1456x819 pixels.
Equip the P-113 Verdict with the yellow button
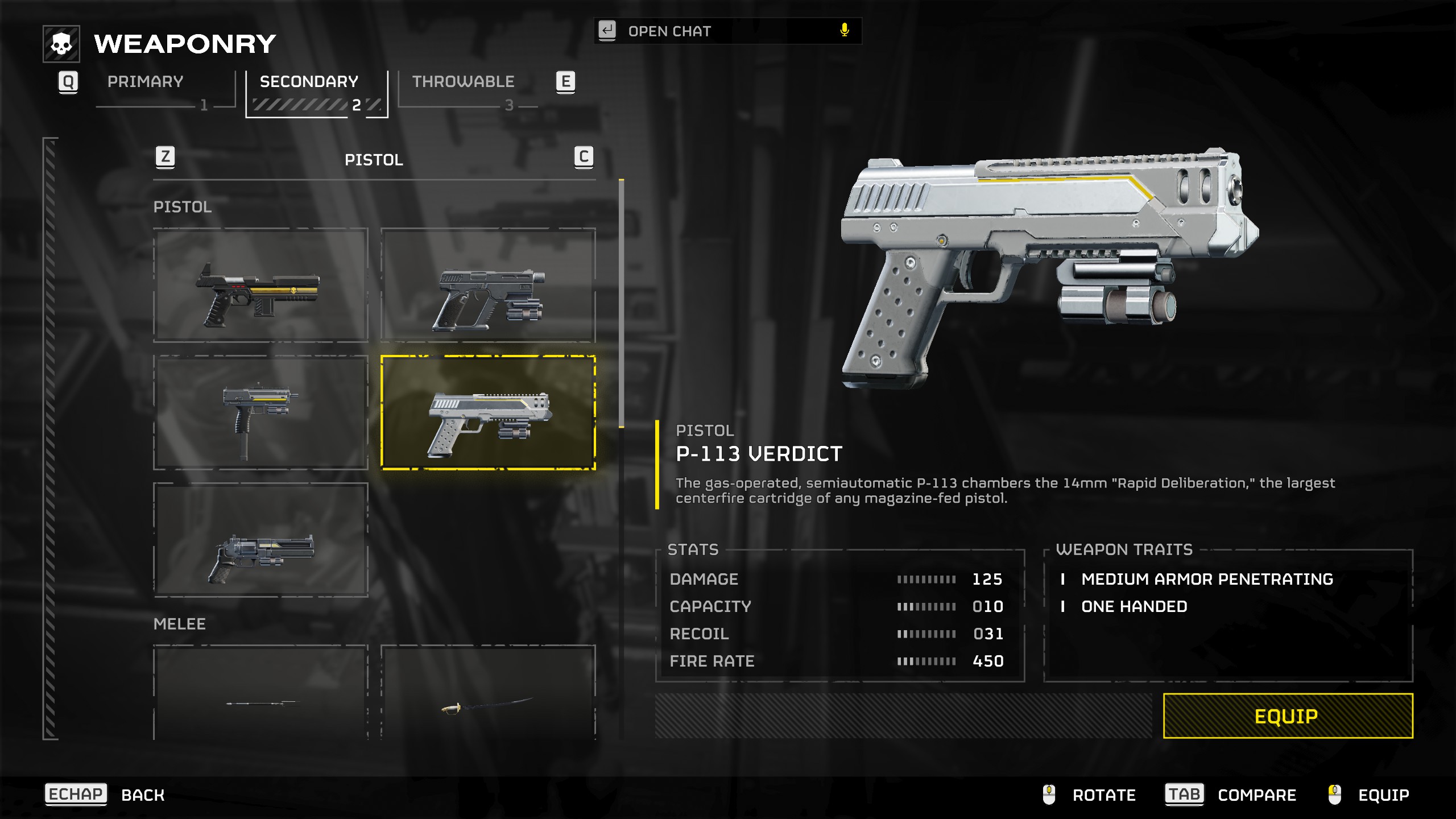[x=1288, y=716]
